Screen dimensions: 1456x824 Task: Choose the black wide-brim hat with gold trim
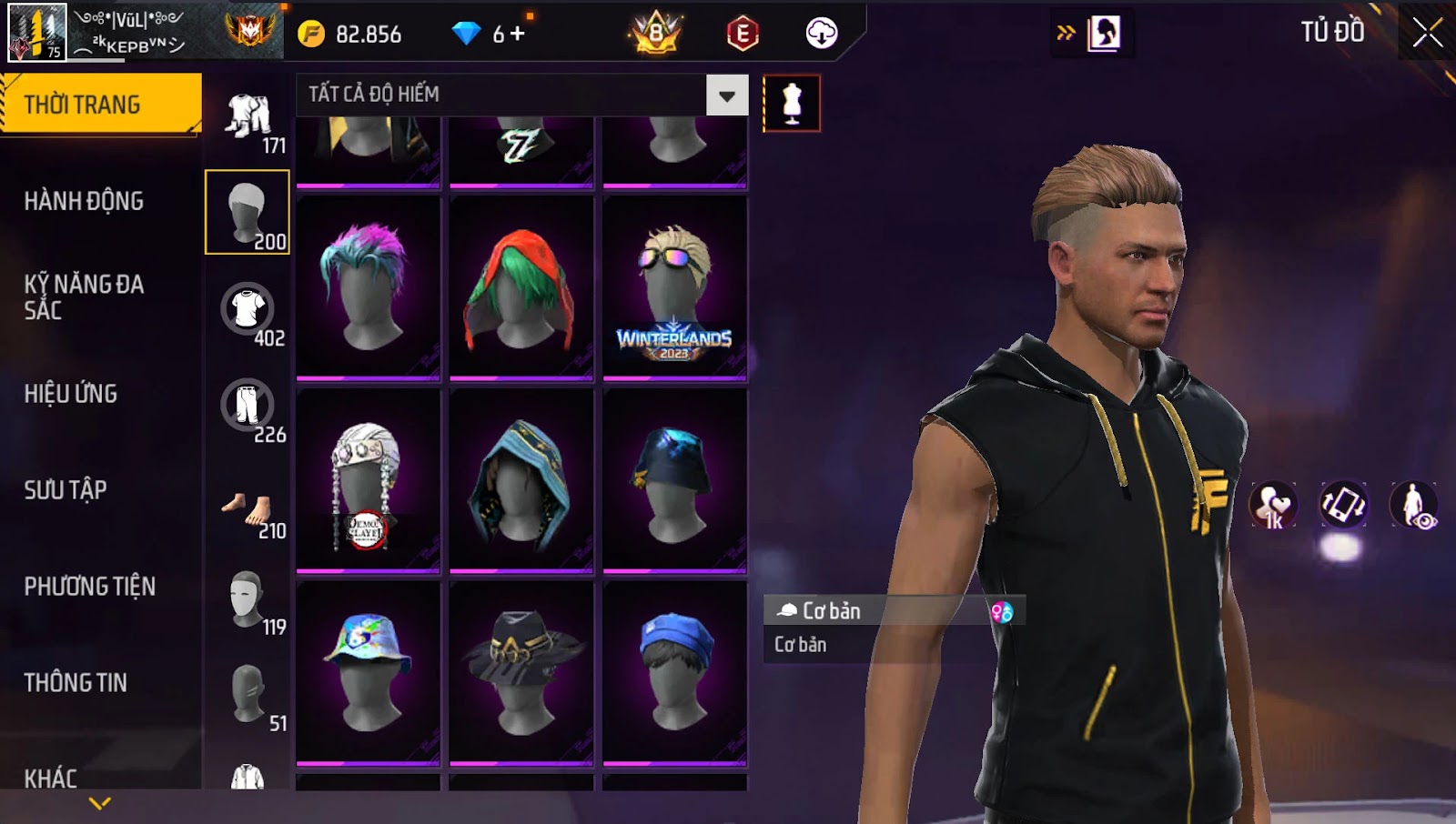click(521, 673)
